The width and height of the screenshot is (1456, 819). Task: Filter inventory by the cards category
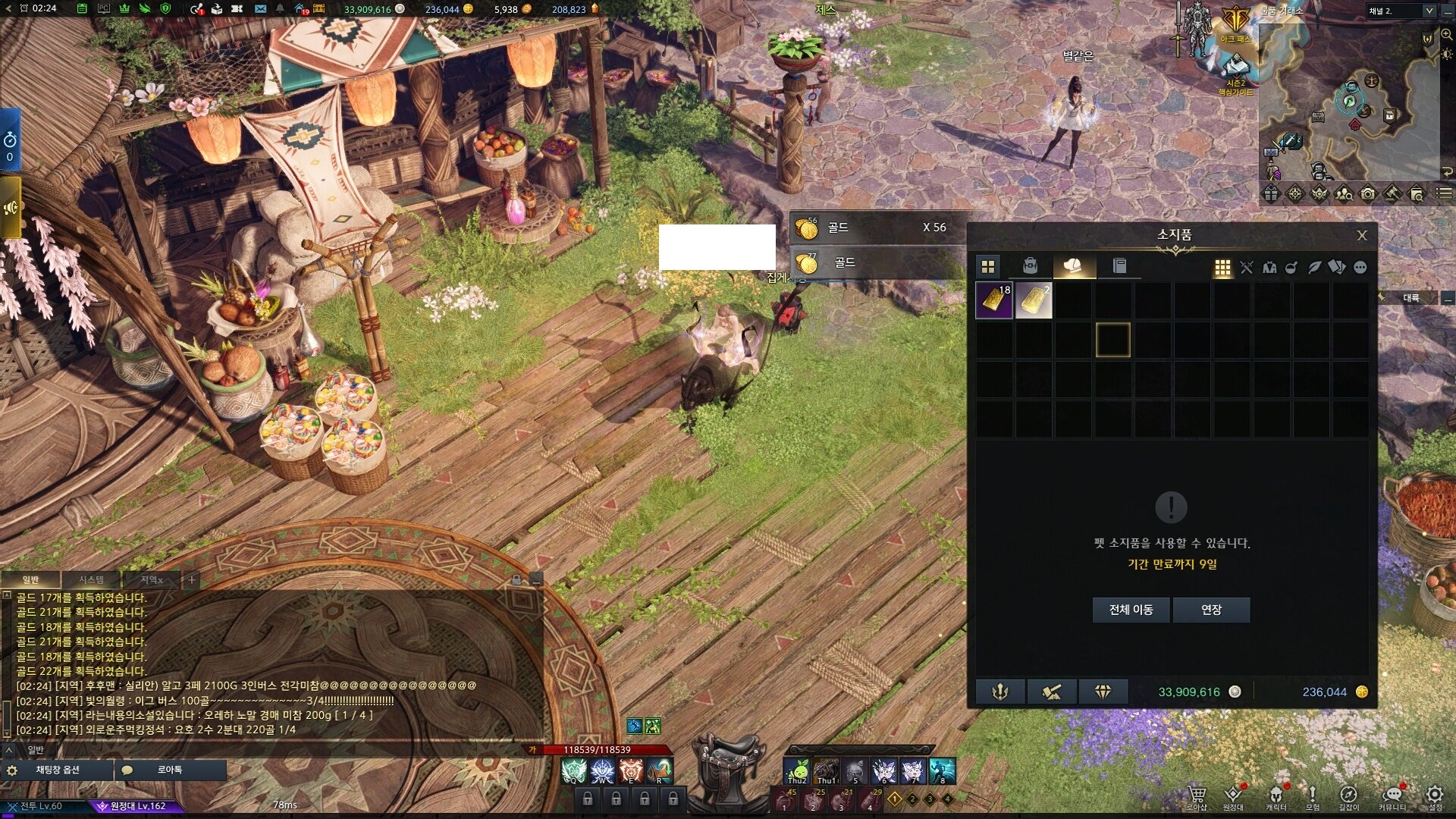coord(1337,268)
